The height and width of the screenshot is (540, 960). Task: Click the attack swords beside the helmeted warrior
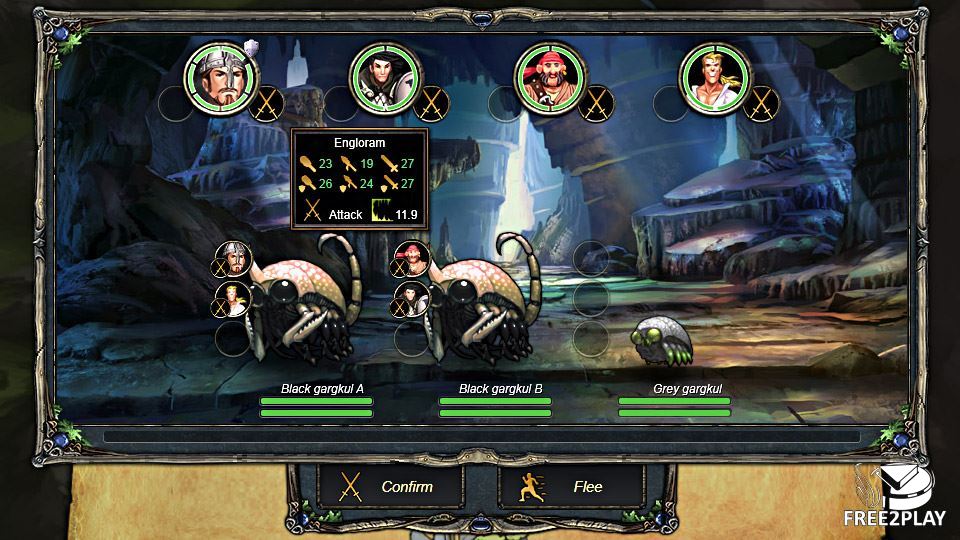[x=267, y=103]
